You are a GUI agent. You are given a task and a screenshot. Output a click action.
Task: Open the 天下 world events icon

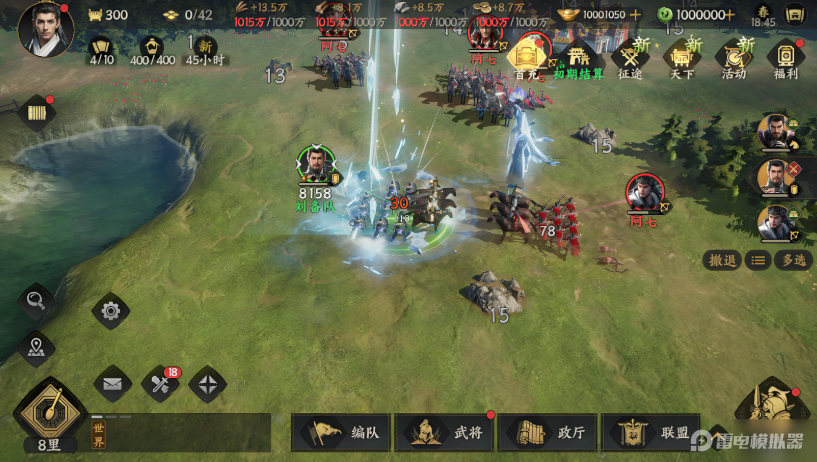[x=683, y=57]
